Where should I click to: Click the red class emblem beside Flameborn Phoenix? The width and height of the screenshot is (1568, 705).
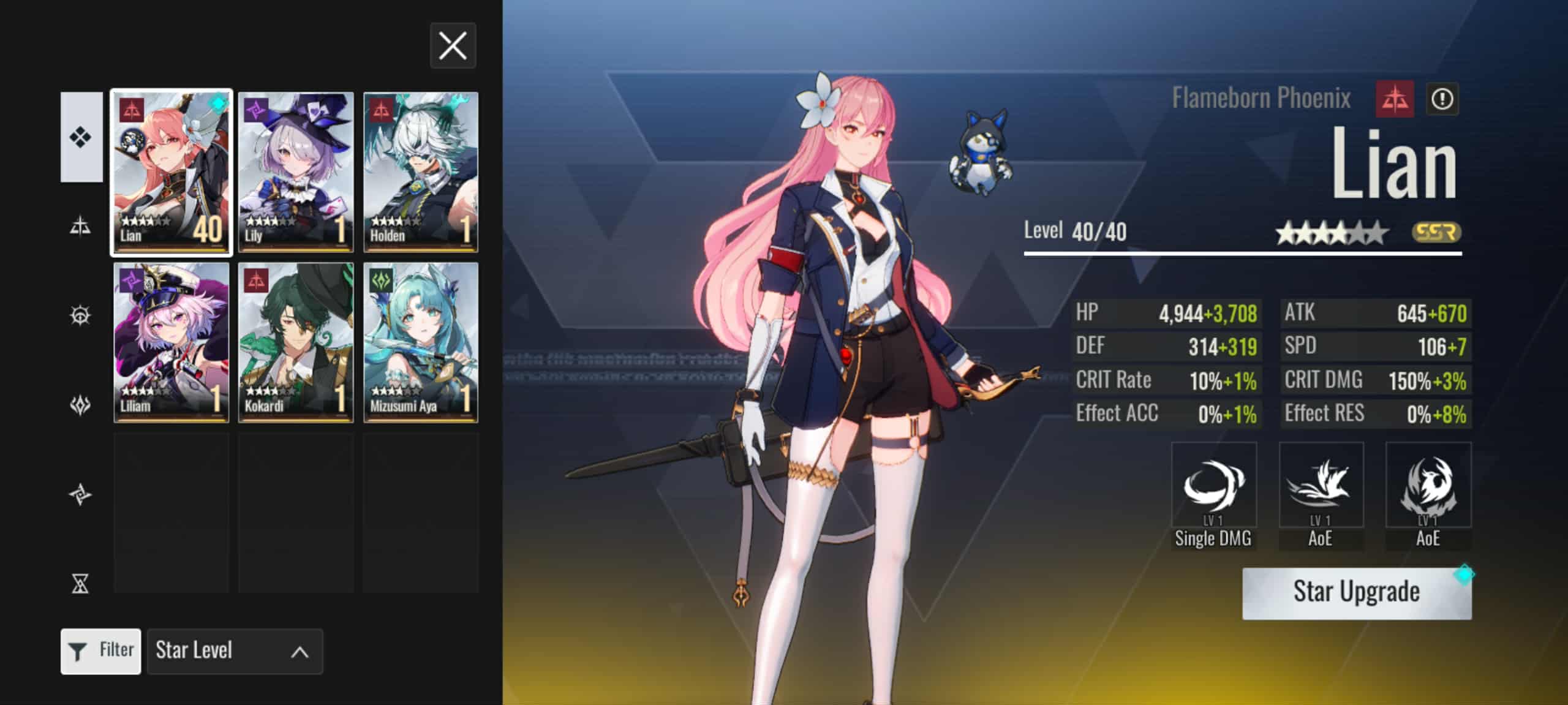(x=1395, y=99)
